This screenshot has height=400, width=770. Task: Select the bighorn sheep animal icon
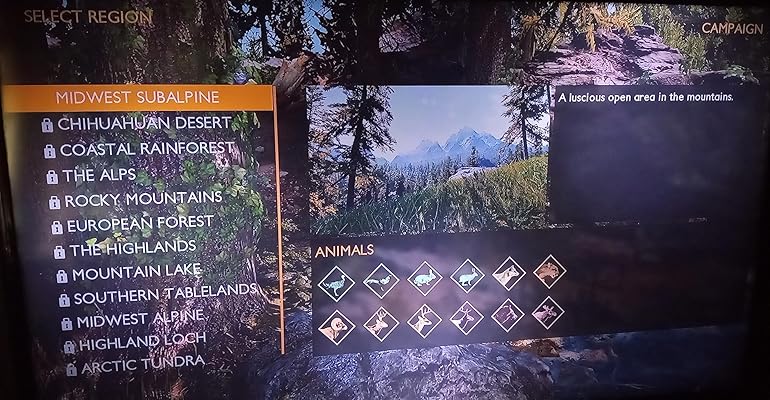click(x=337, y=326)
